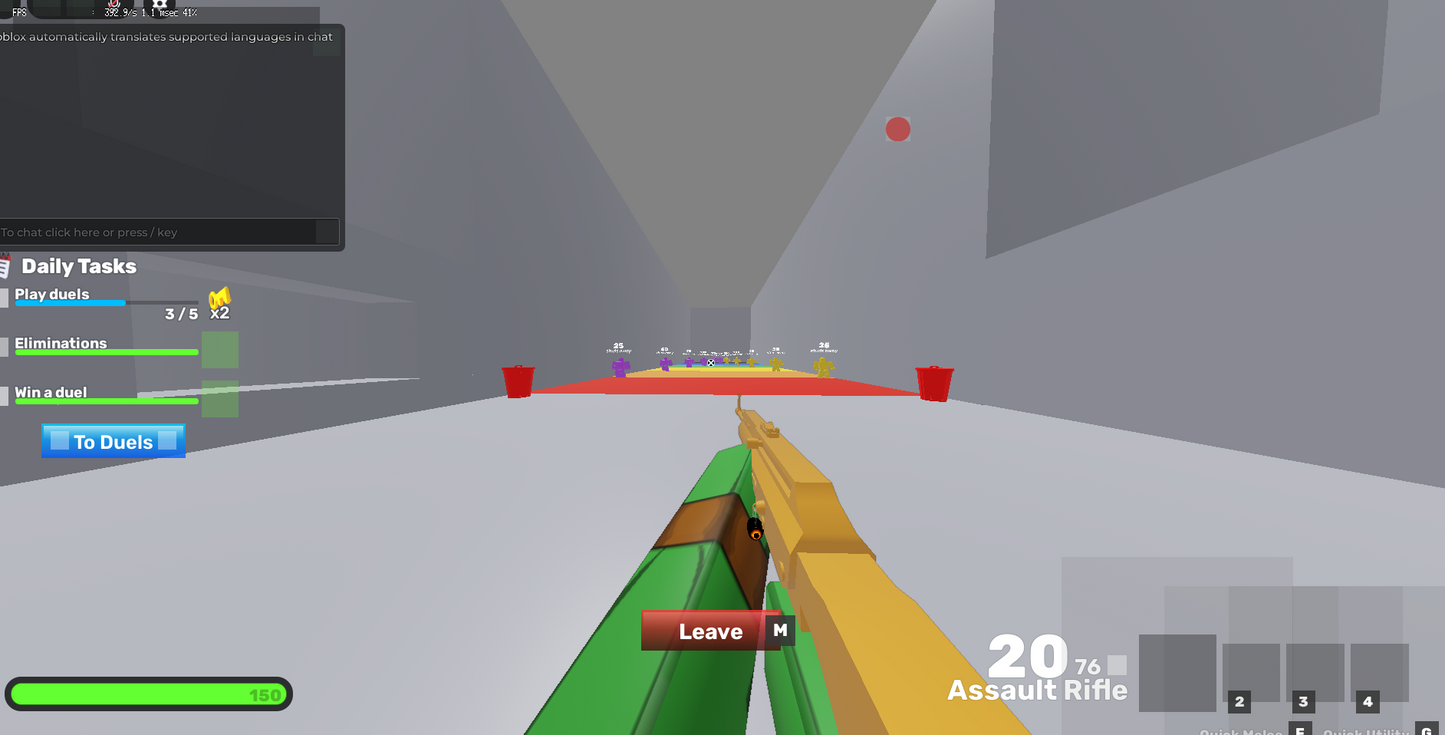Select hotbar slot 4
Image resolution: width=1445 pixels, height=735 pixels.
(x=1380, y=672)
